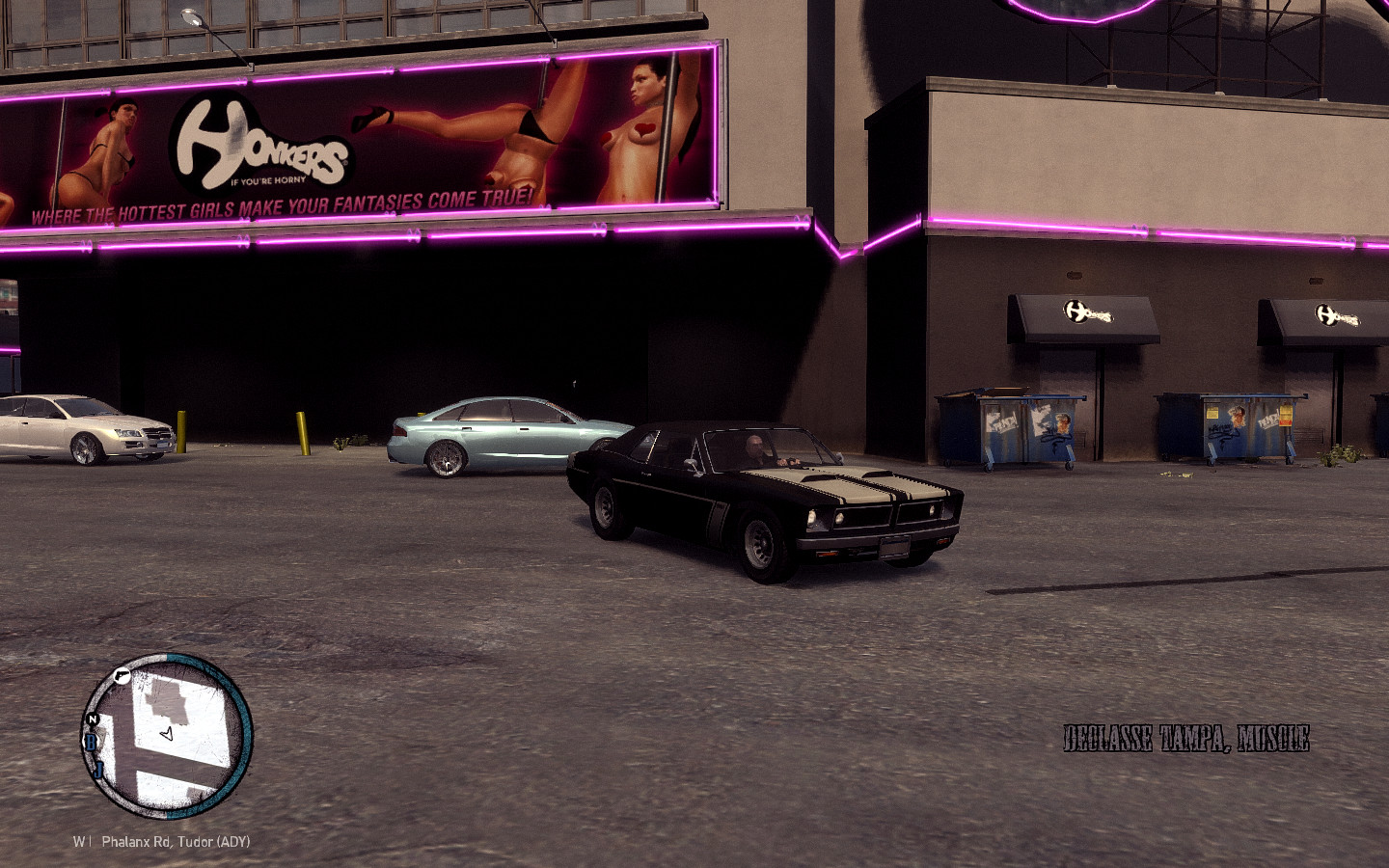Click the blue B mission blip
1389x868 pixels.
click(x=92, y=742)
